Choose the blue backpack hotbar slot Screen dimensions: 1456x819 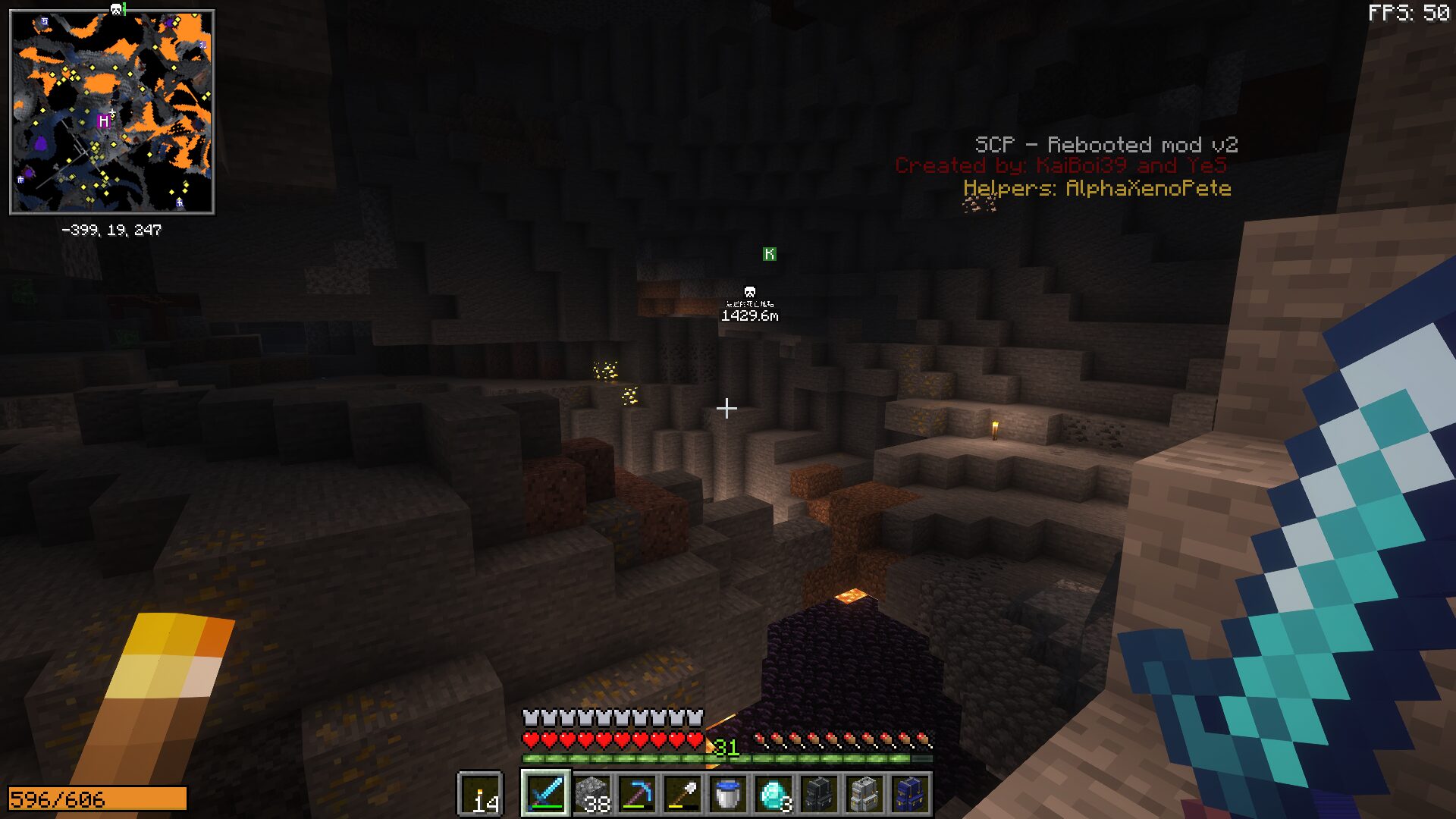(x=910, y=794)
